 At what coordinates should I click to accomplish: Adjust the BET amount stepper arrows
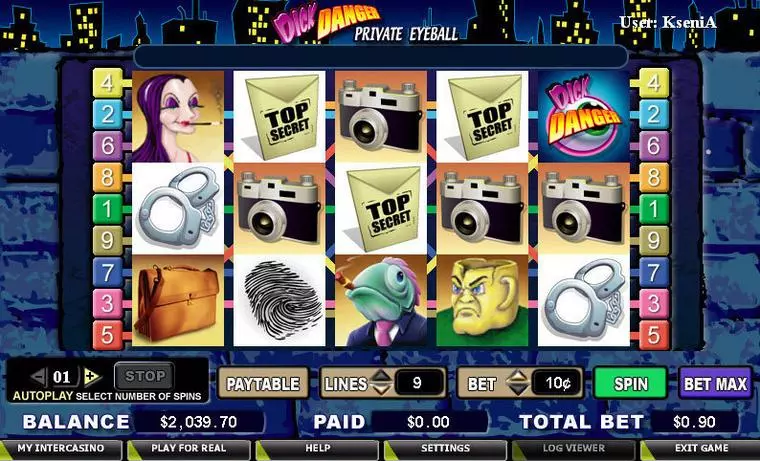point(517,383)
